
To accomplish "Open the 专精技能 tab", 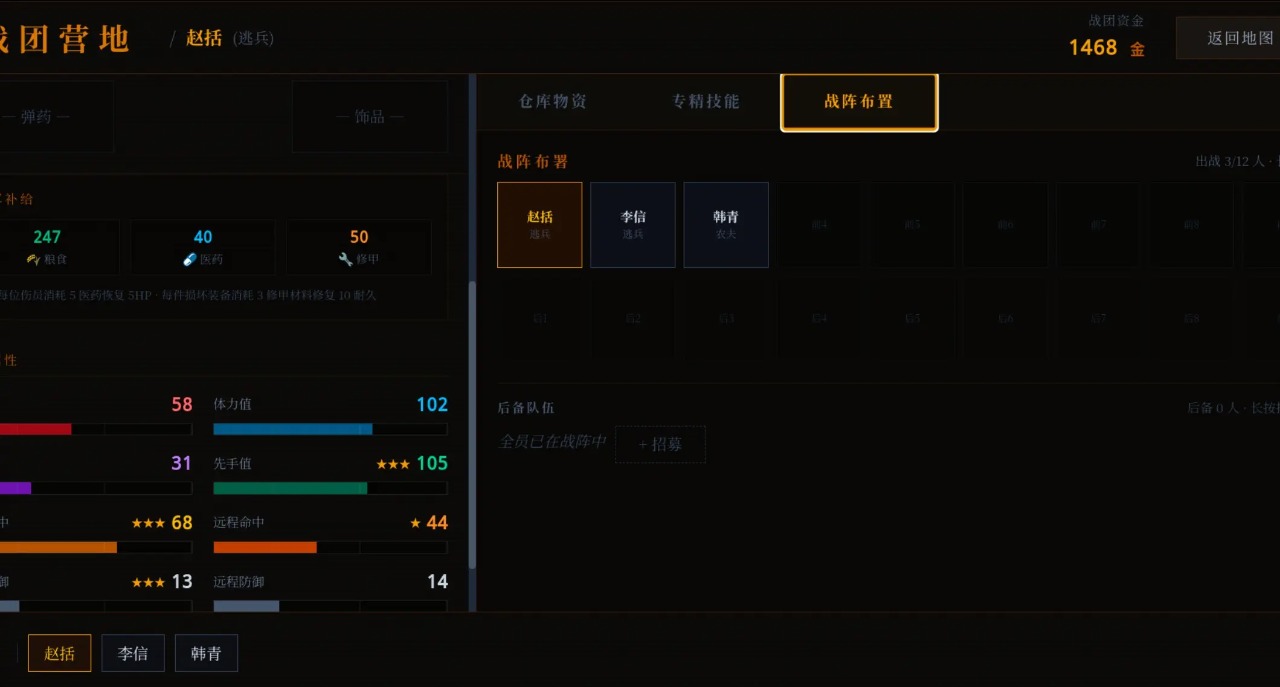I will [x=706, y=102].
